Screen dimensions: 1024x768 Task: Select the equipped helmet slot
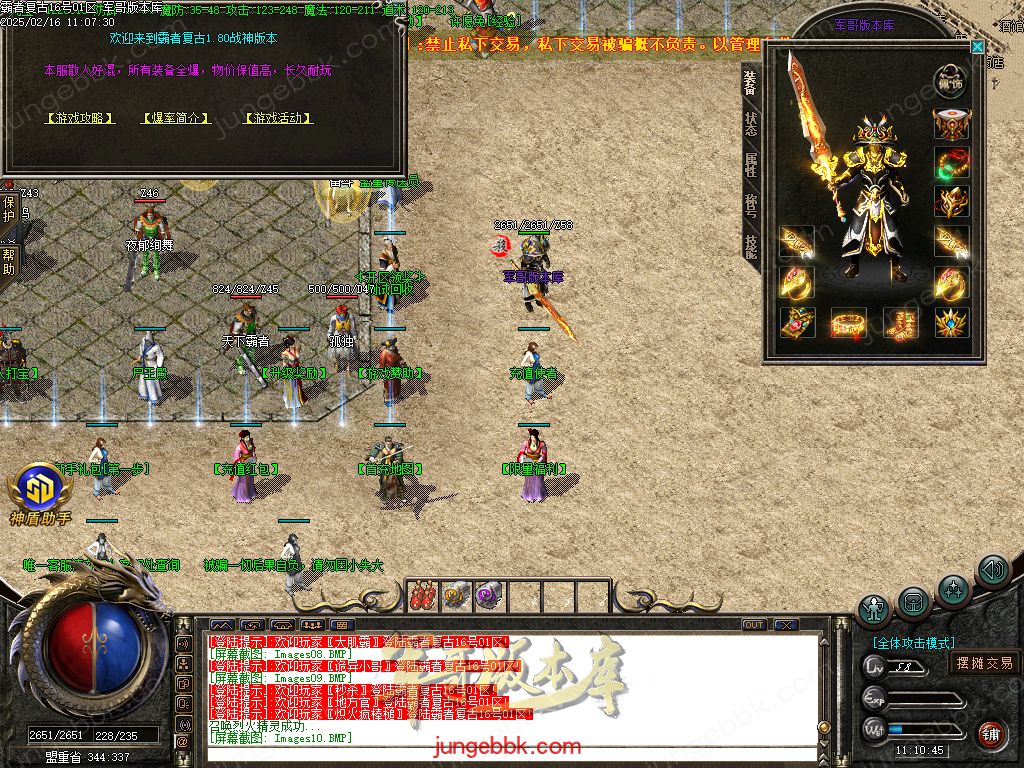pyautogui.click(x=951, y=124)
